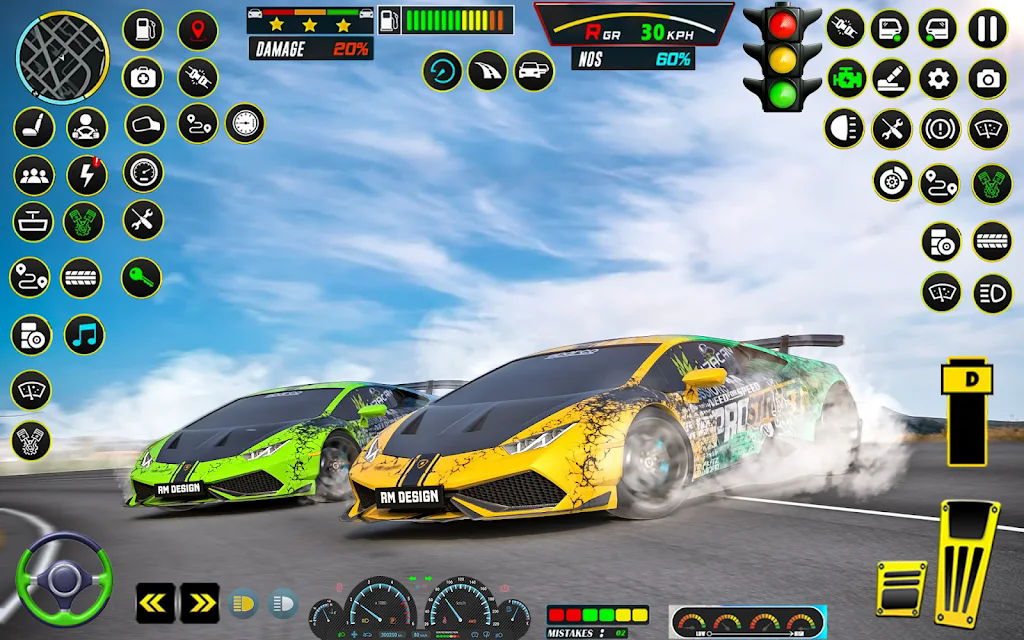Tap the yellow gear shifter showing D

click(968, 412)
